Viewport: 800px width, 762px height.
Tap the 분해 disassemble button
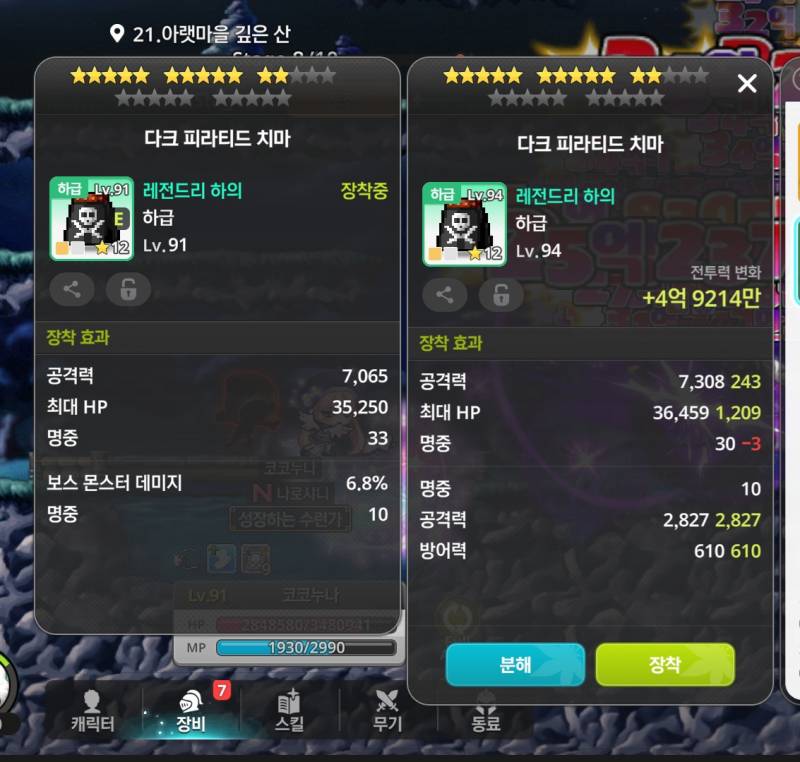pyautogui.click(x=515, y=665)
